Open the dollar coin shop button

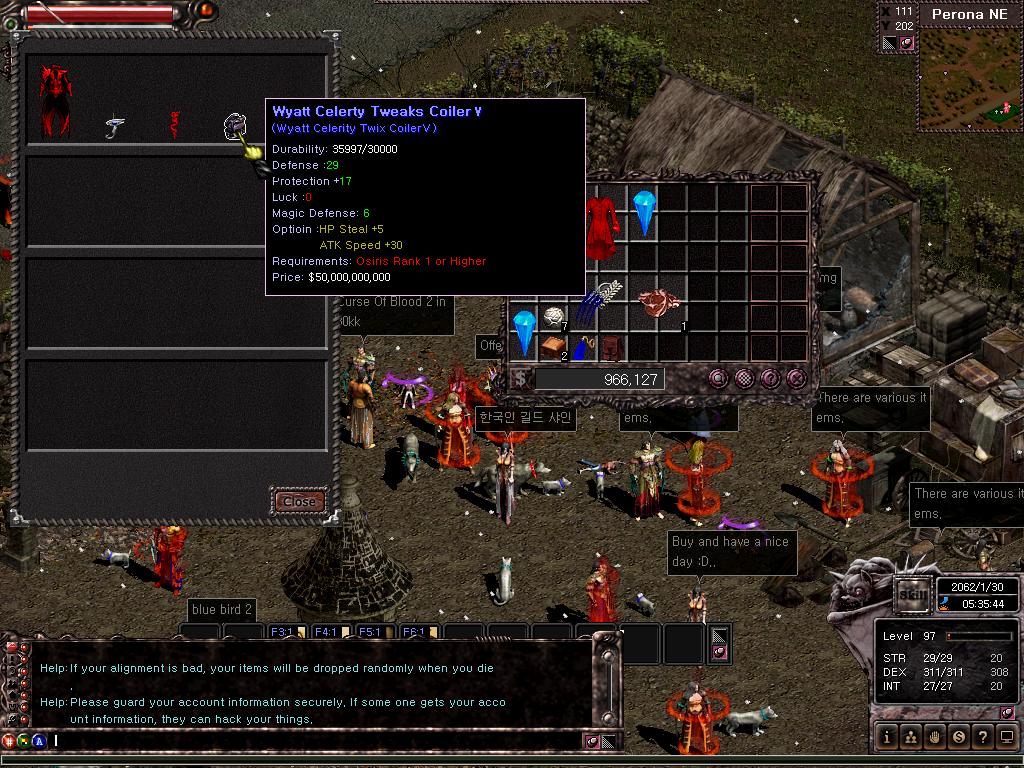[959, 737]
